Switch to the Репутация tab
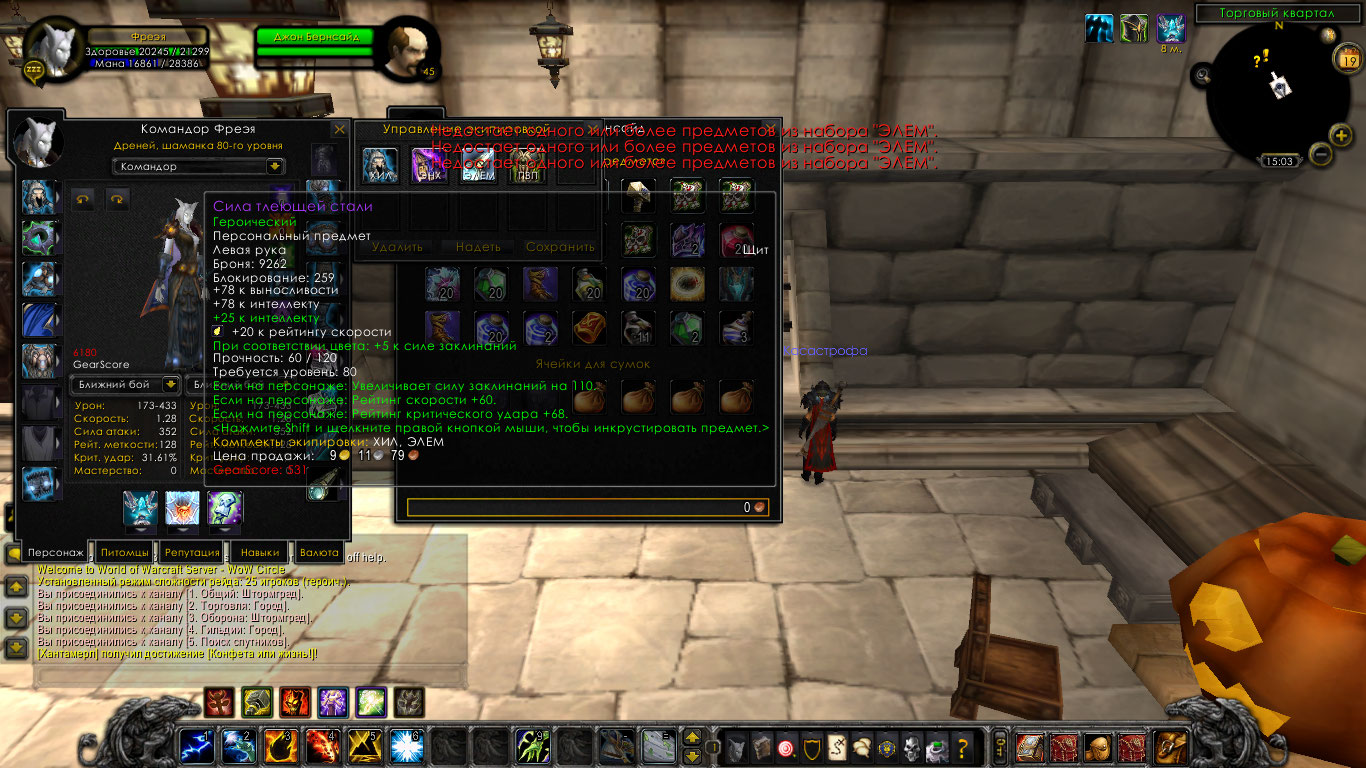The height and width of the screenshot is (768, 1366). 192,552
